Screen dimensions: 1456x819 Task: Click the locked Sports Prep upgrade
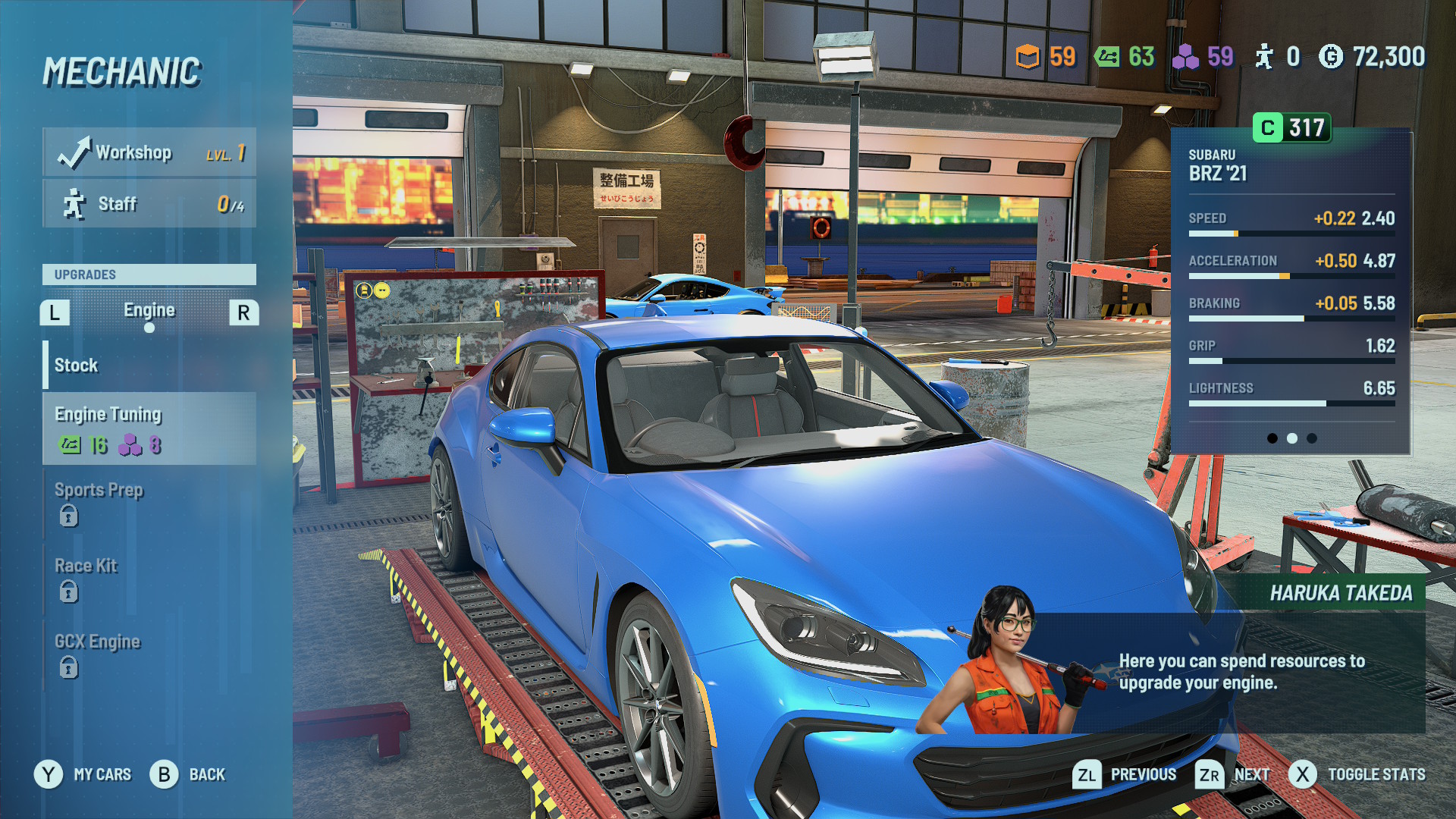click(149, 503)
